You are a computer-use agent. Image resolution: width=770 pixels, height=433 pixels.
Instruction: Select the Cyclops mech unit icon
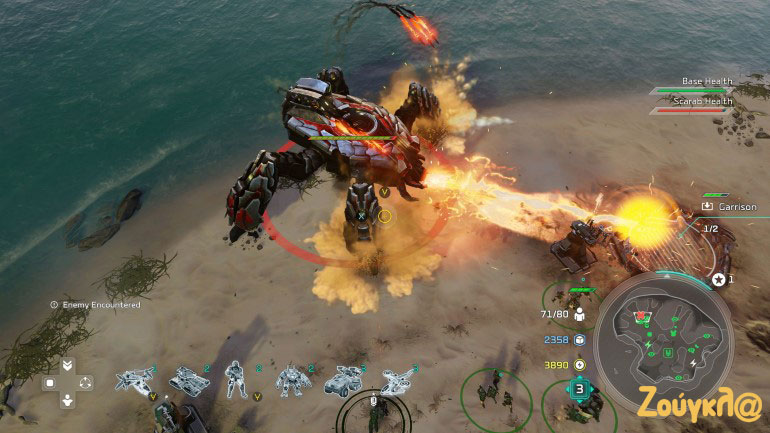[x=291, y=380]
